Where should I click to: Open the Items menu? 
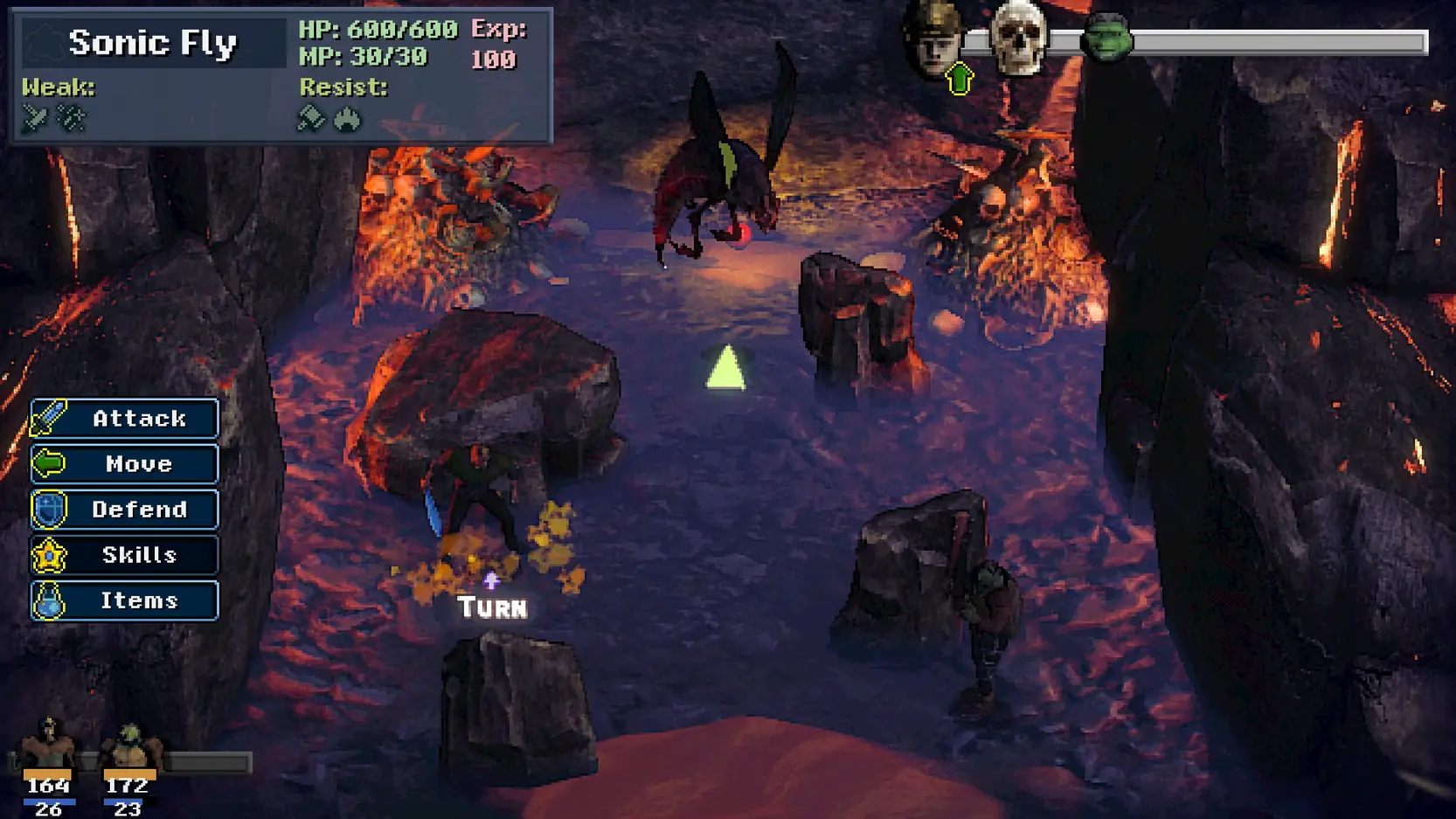tap(124, 600)
